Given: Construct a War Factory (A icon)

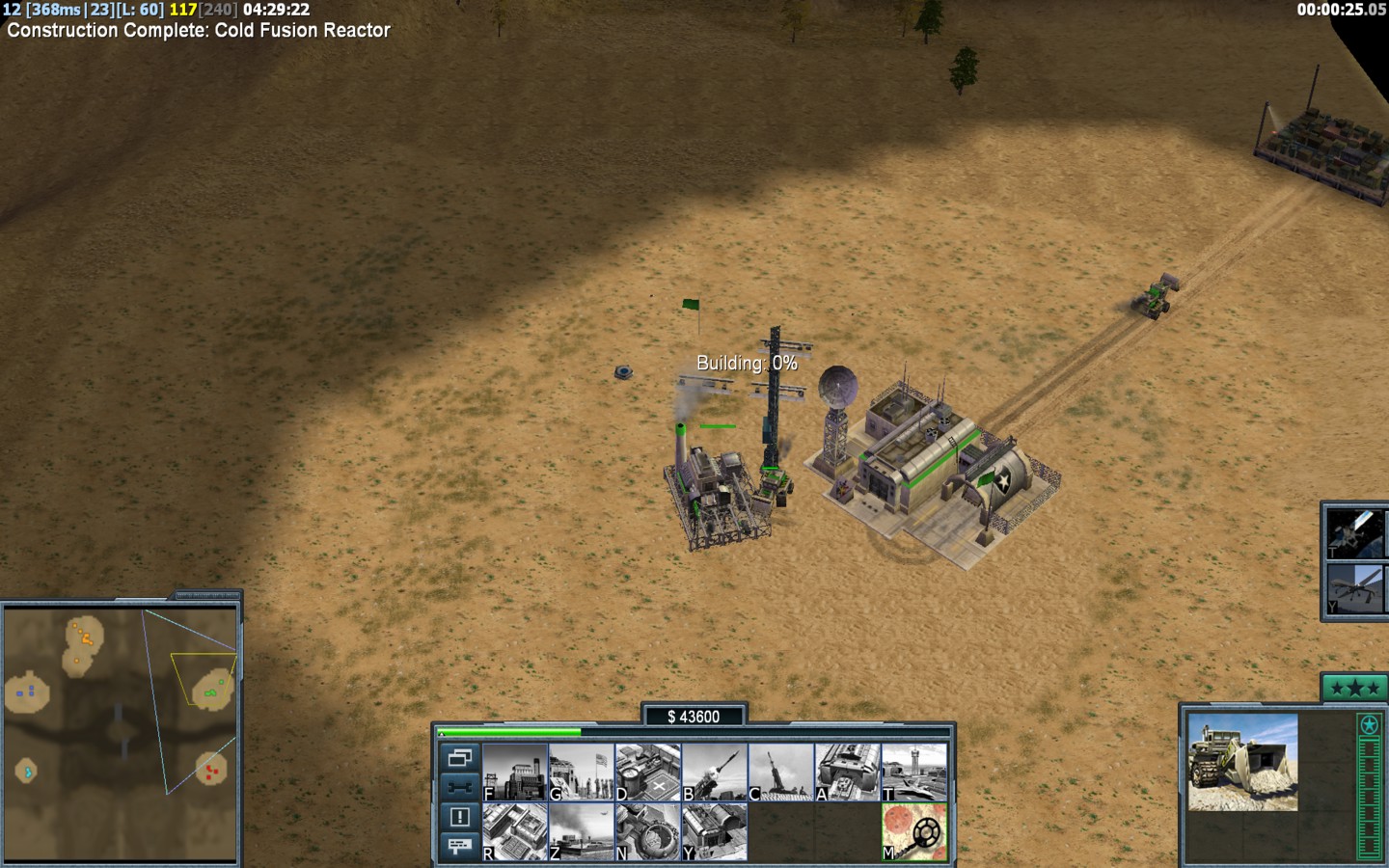Looking at the screenshot, I should [x=848, y=773].
